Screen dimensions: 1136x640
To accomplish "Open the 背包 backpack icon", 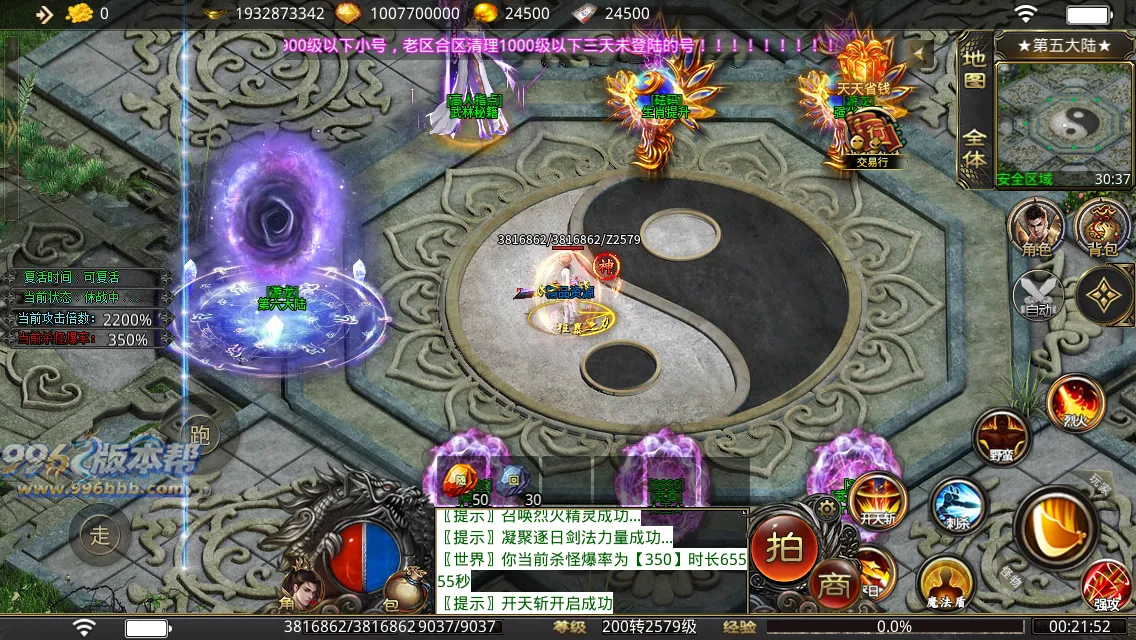I will tap(1102, 226).
